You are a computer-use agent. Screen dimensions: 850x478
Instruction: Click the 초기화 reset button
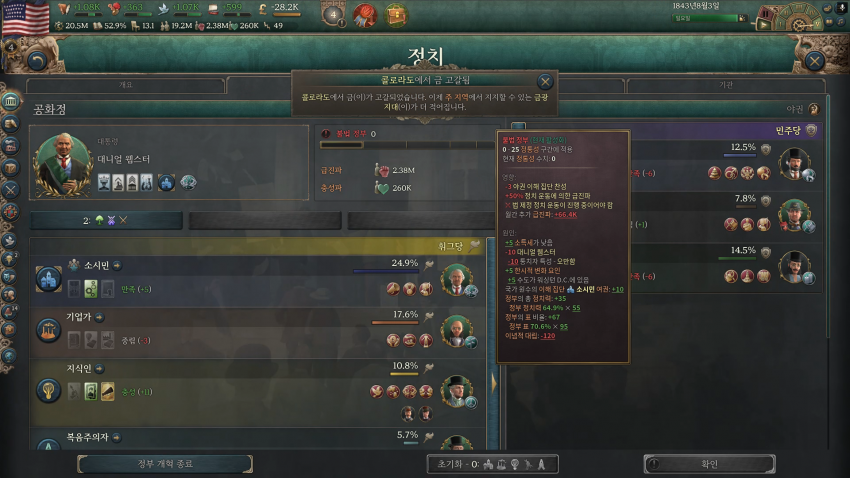tap(448, 464)
